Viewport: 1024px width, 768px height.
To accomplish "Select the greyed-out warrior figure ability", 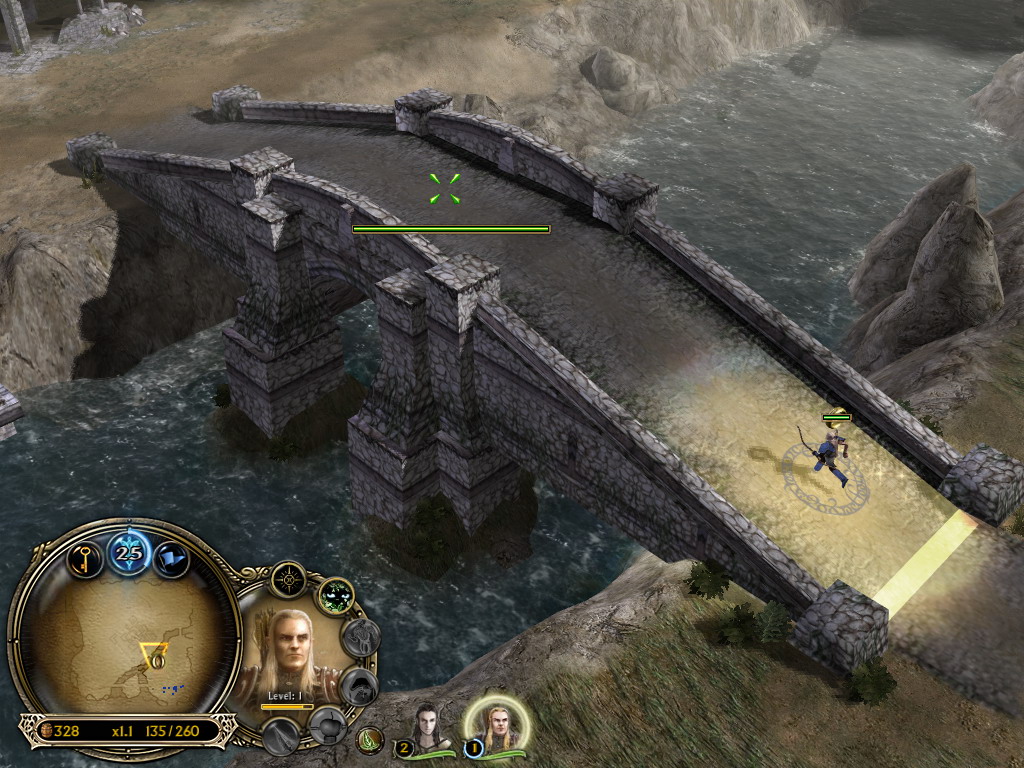I will (361, 638).
